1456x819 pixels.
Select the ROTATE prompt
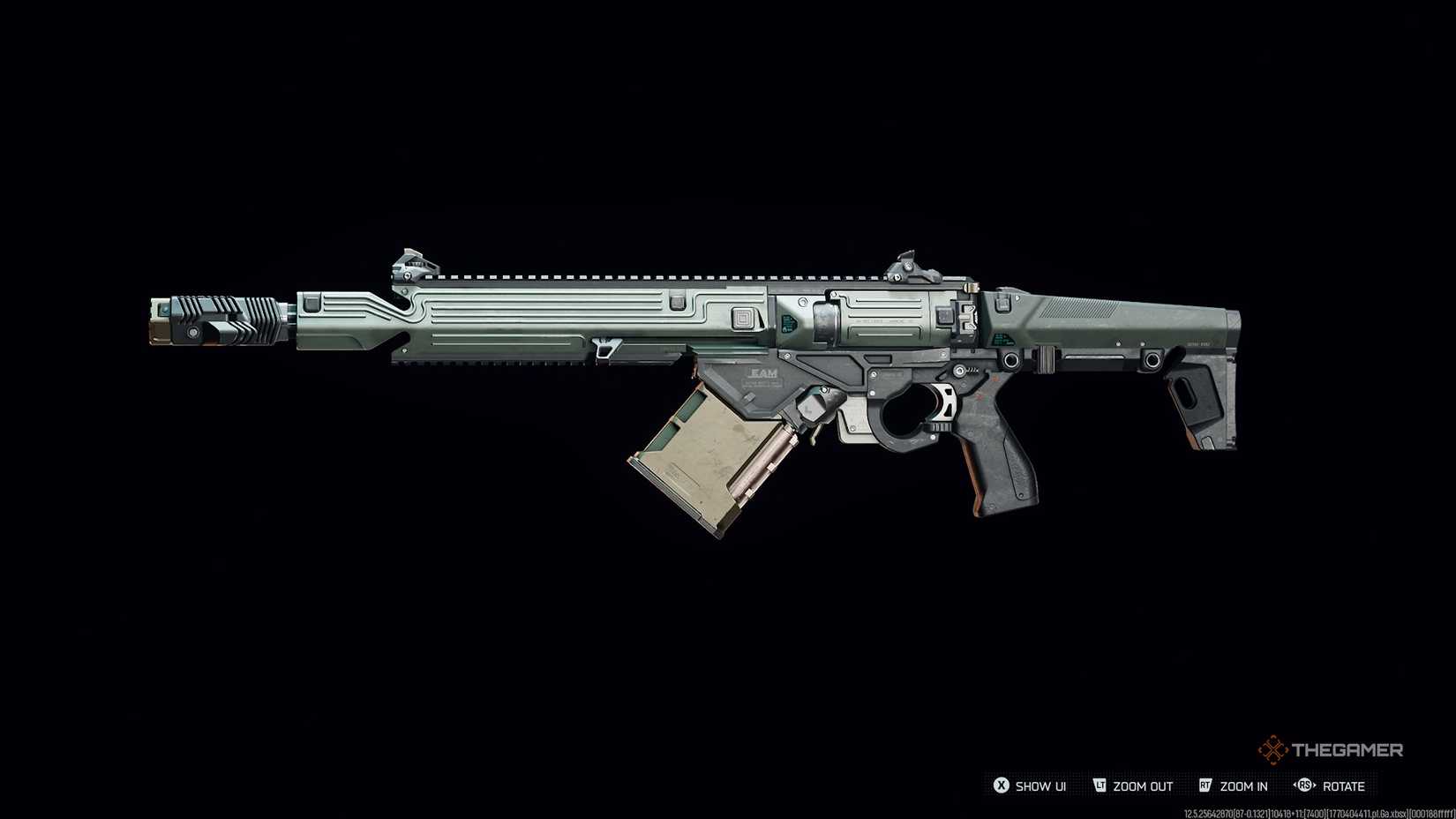point(1345,786)
